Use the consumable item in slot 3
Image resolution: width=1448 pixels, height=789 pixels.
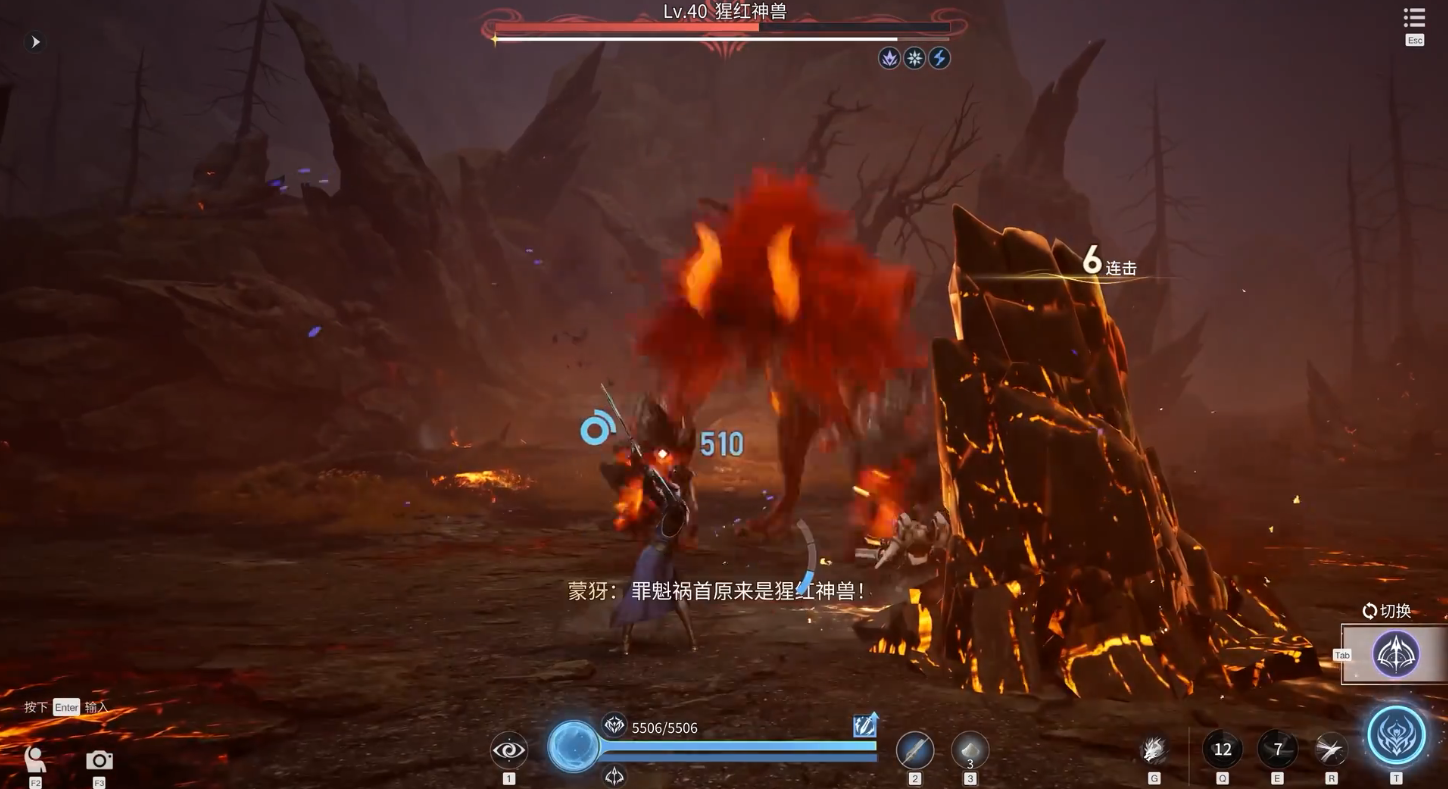point(968,750)
